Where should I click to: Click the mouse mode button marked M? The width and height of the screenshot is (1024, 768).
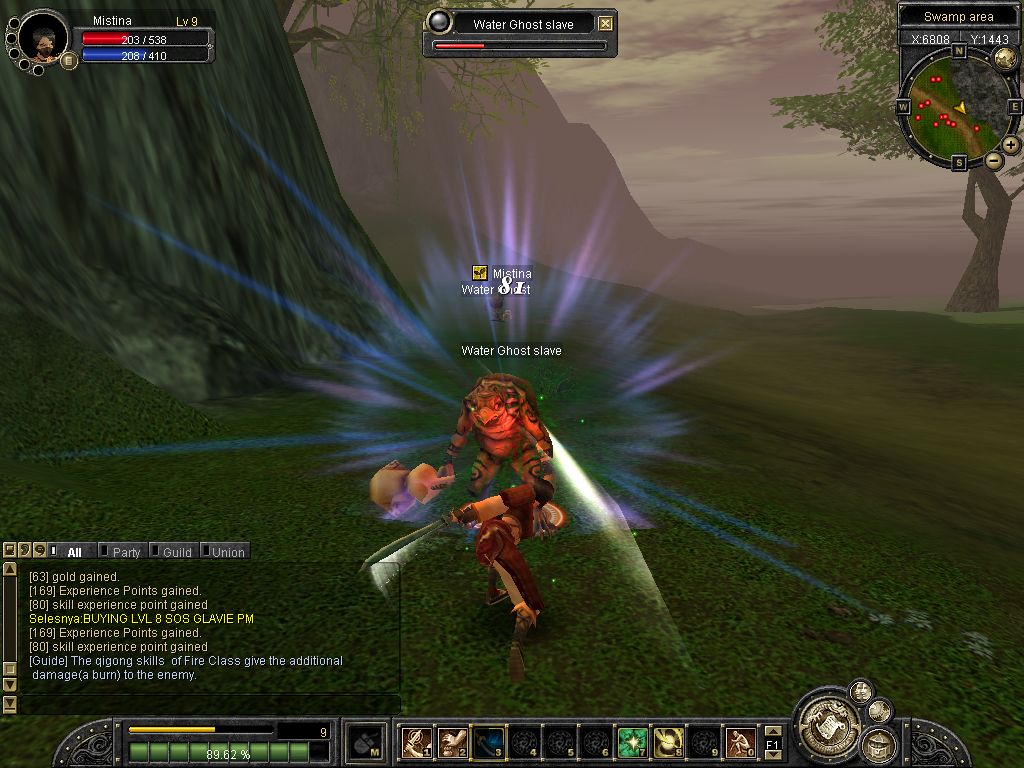362,742
